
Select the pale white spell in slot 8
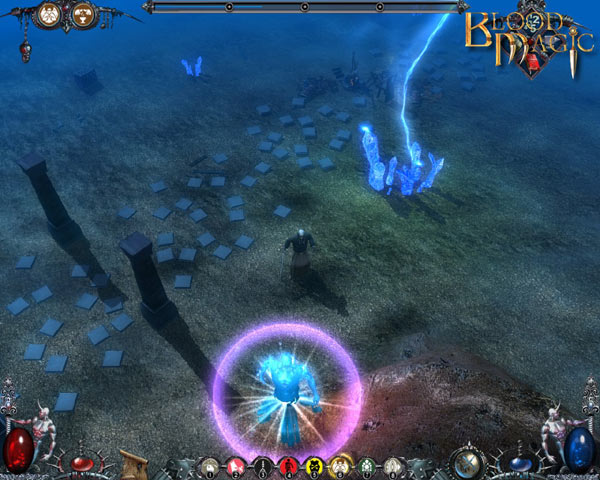(x=392, y=465)
